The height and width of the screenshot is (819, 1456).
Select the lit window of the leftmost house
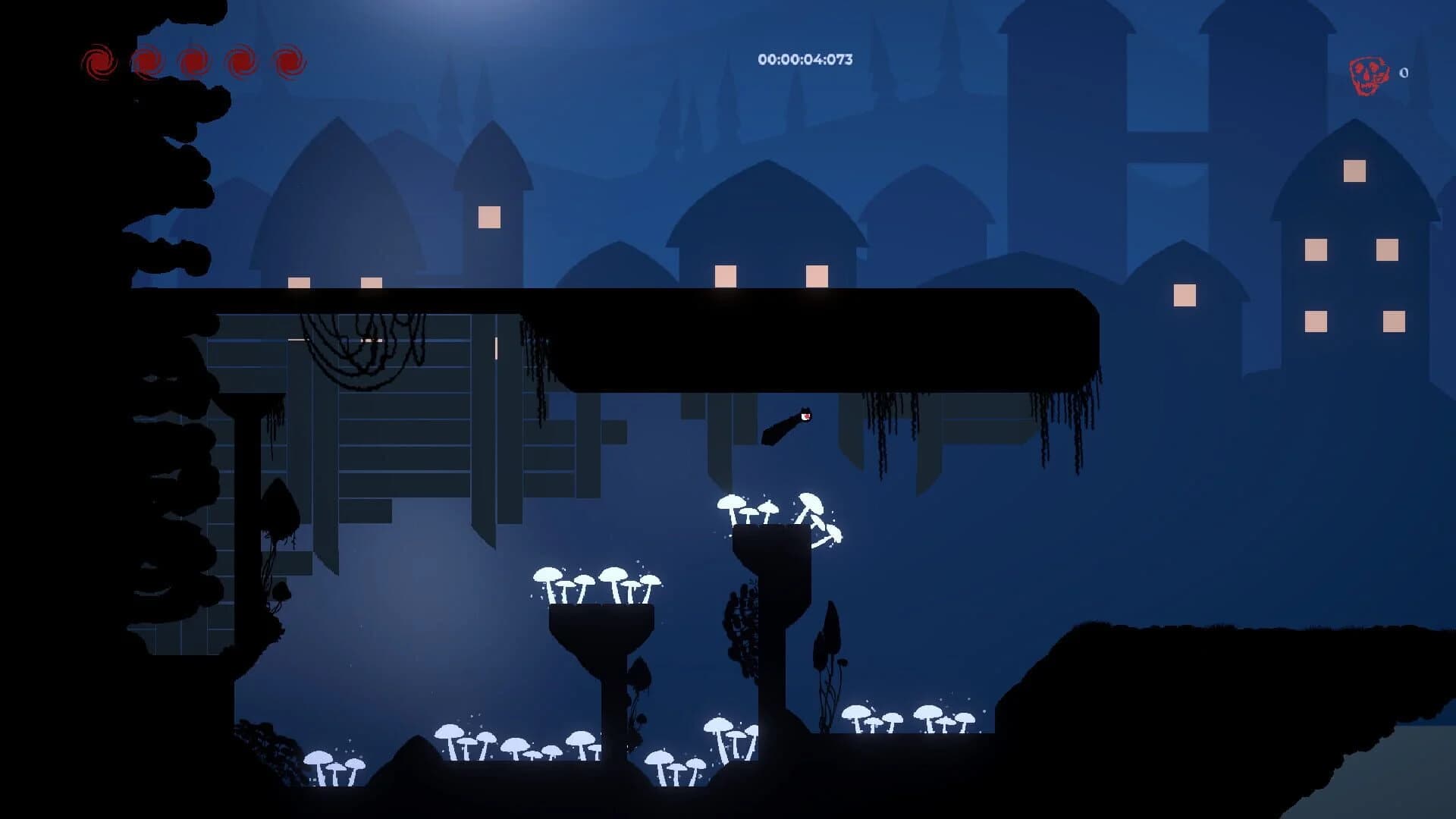click(x=299, y=284)
